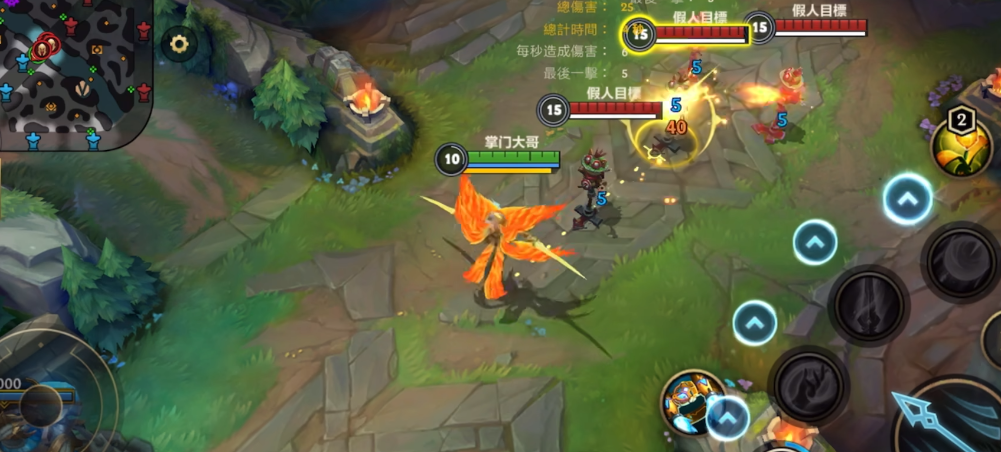Screen dimensions: 1001x452
Task: Select the blue and gold armored portrait icon
Action: point(689,398)
